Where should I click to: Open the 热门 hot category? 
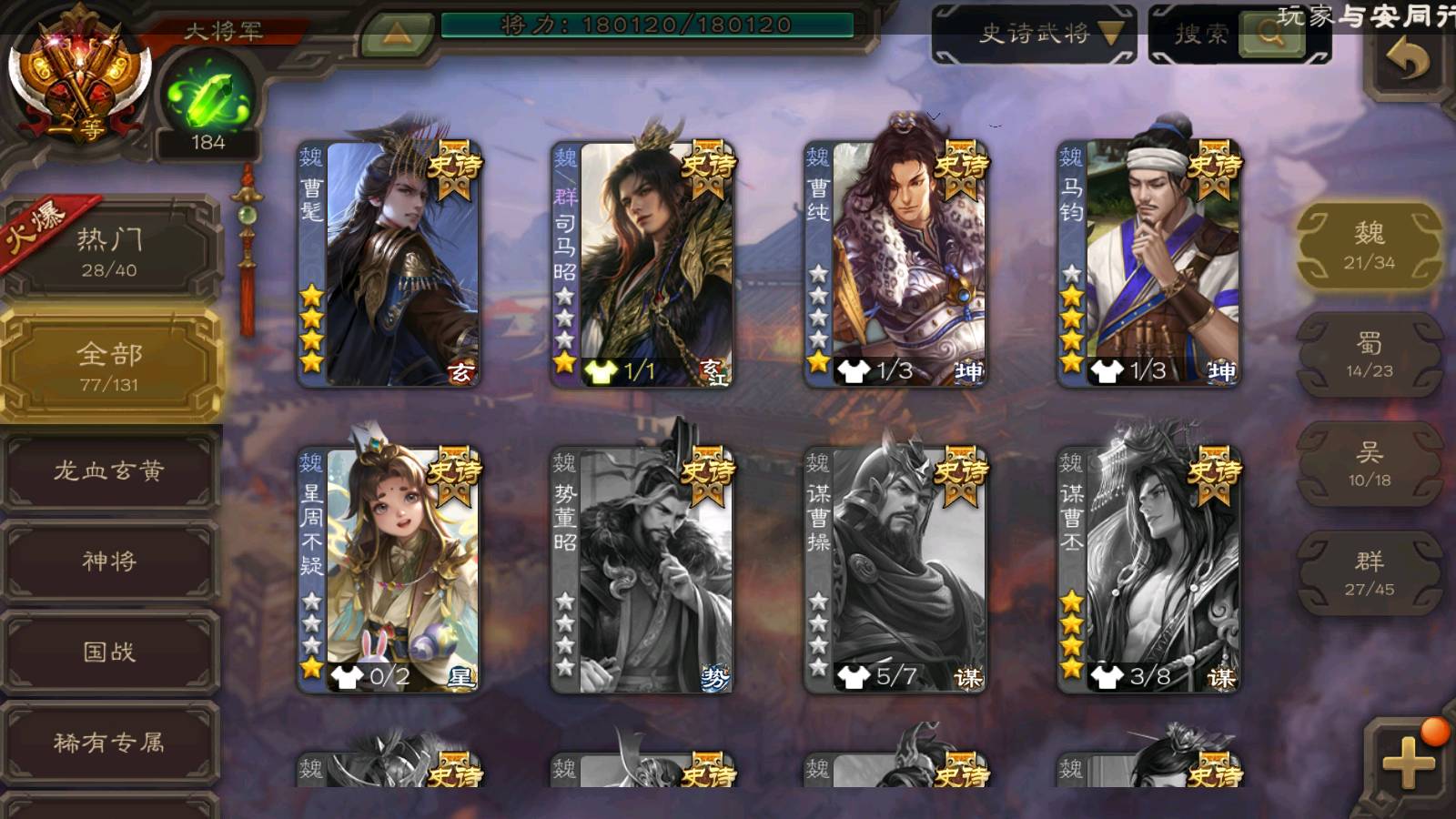[109, 251]
